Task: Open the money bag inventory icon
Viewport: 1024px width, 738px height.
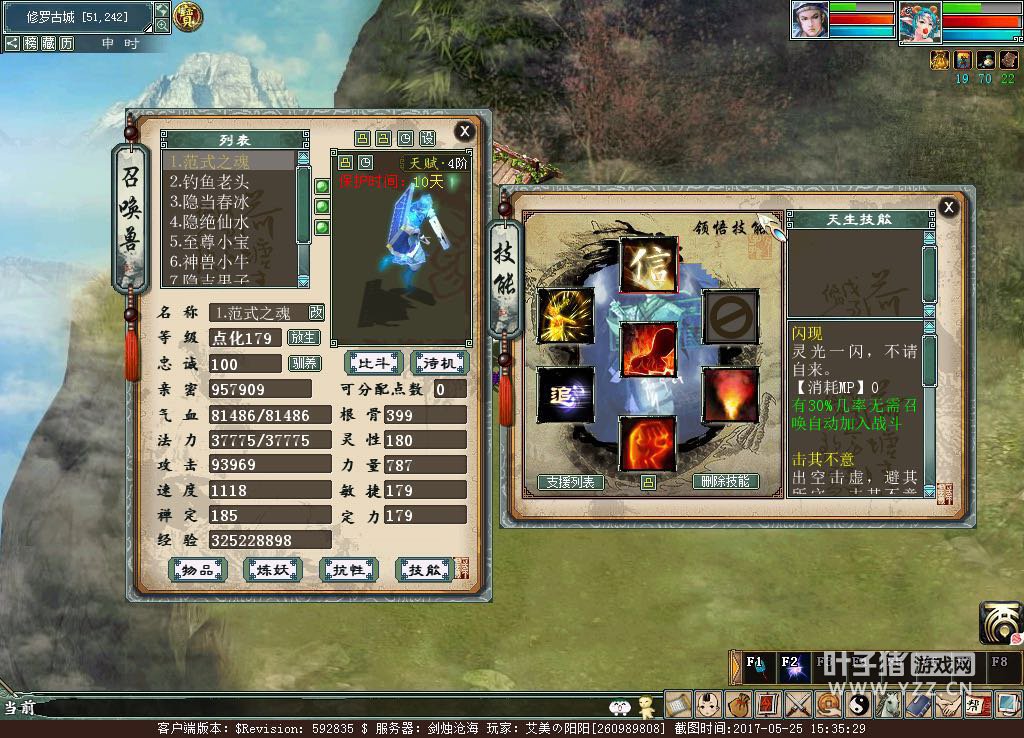Action: pos(740,704)
